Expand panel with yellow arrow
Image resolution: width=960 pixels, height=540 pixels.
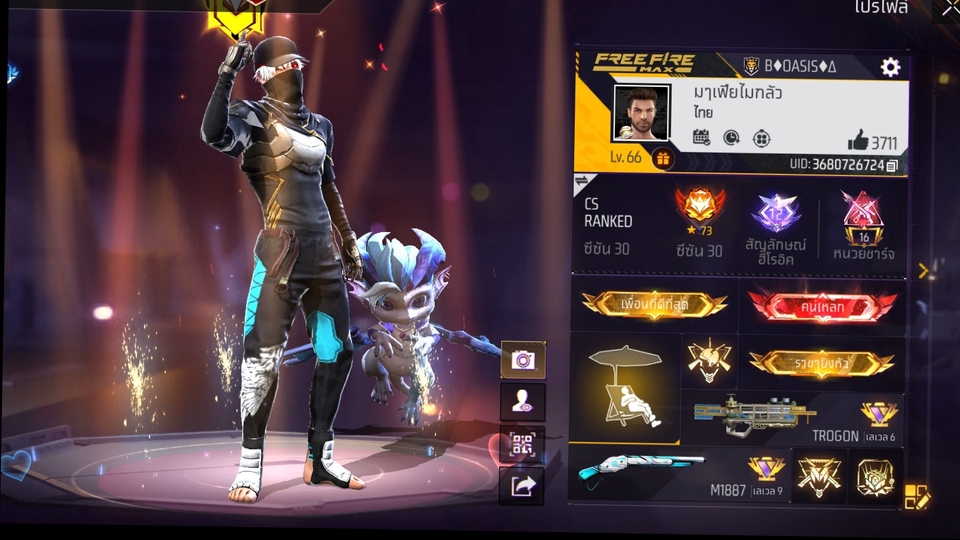coord(923,270)
